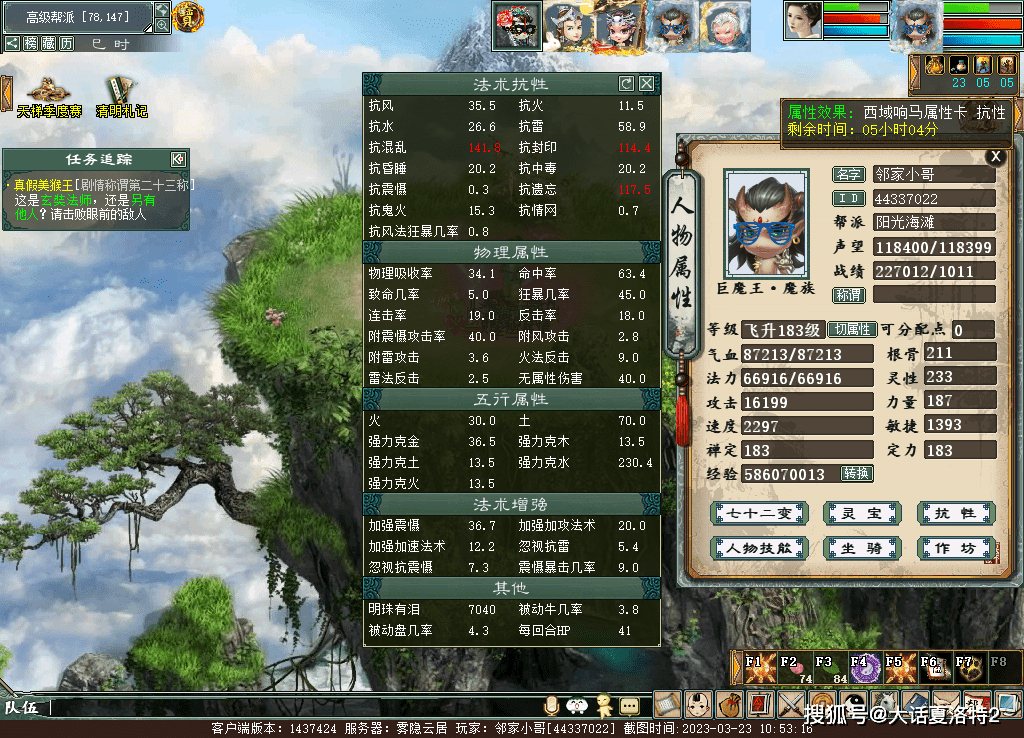Open the 清明札记 event icon

[121, 97]
